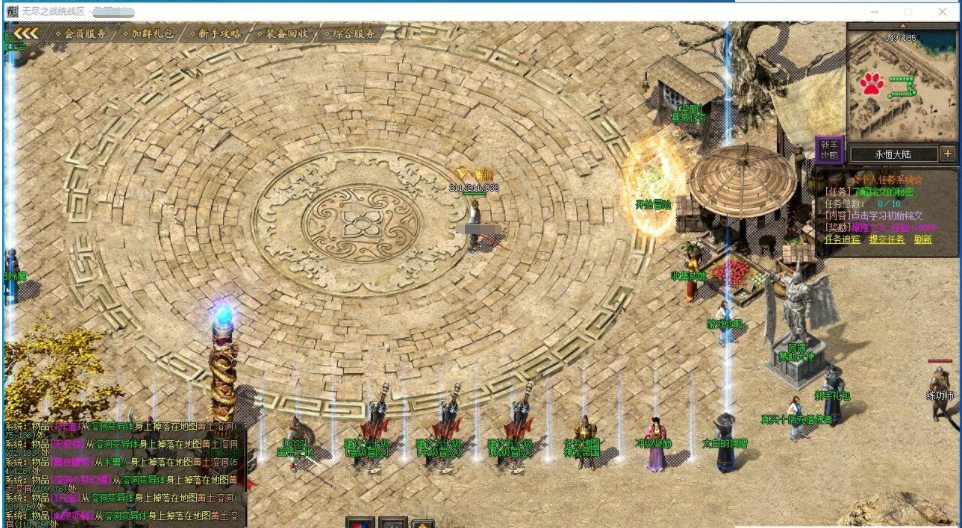
Task: Open the 加群礼包 menu
Action: (152, 33)
